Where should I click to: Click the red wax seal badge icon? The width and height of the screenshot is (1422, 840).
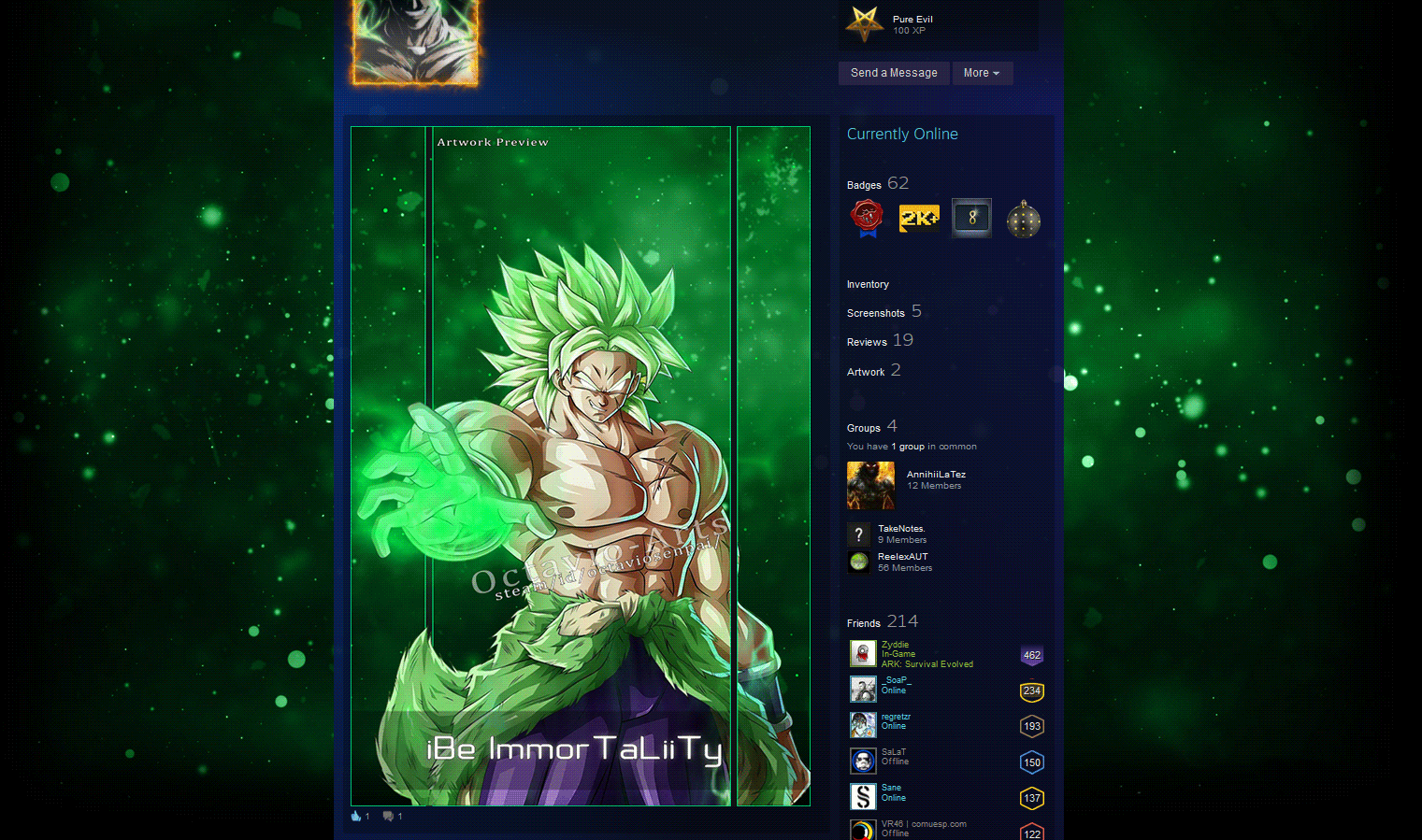pos(866,217)
